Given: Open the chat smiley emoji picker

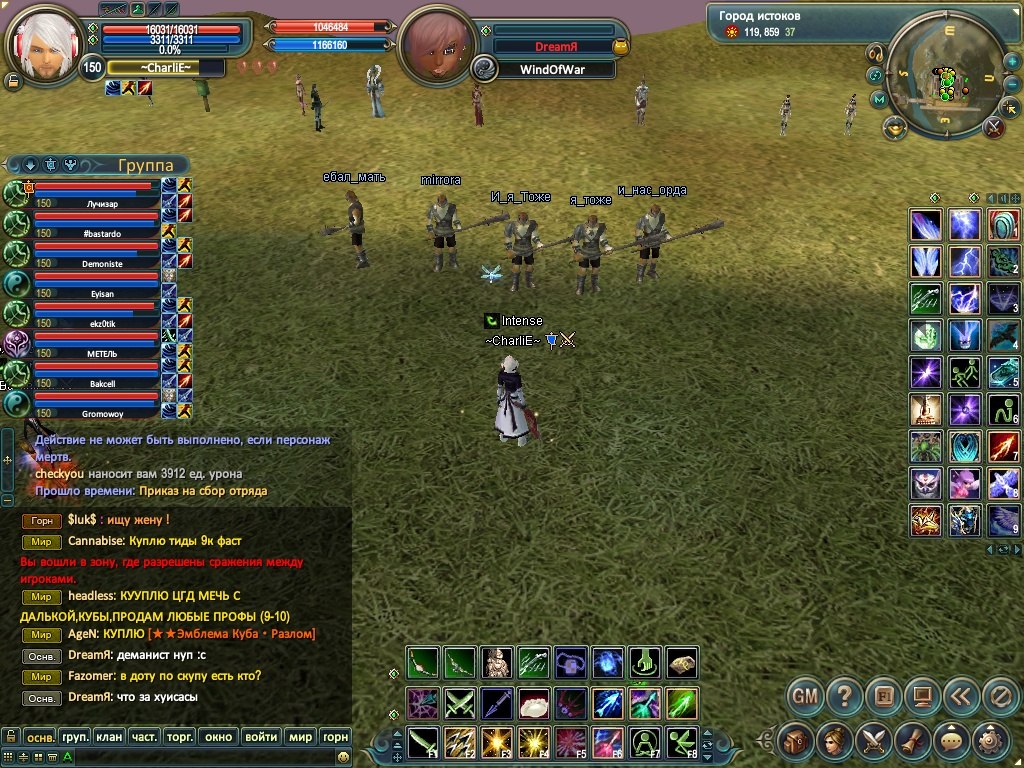Looking at the screenshot, I should (x=343, y=758).
